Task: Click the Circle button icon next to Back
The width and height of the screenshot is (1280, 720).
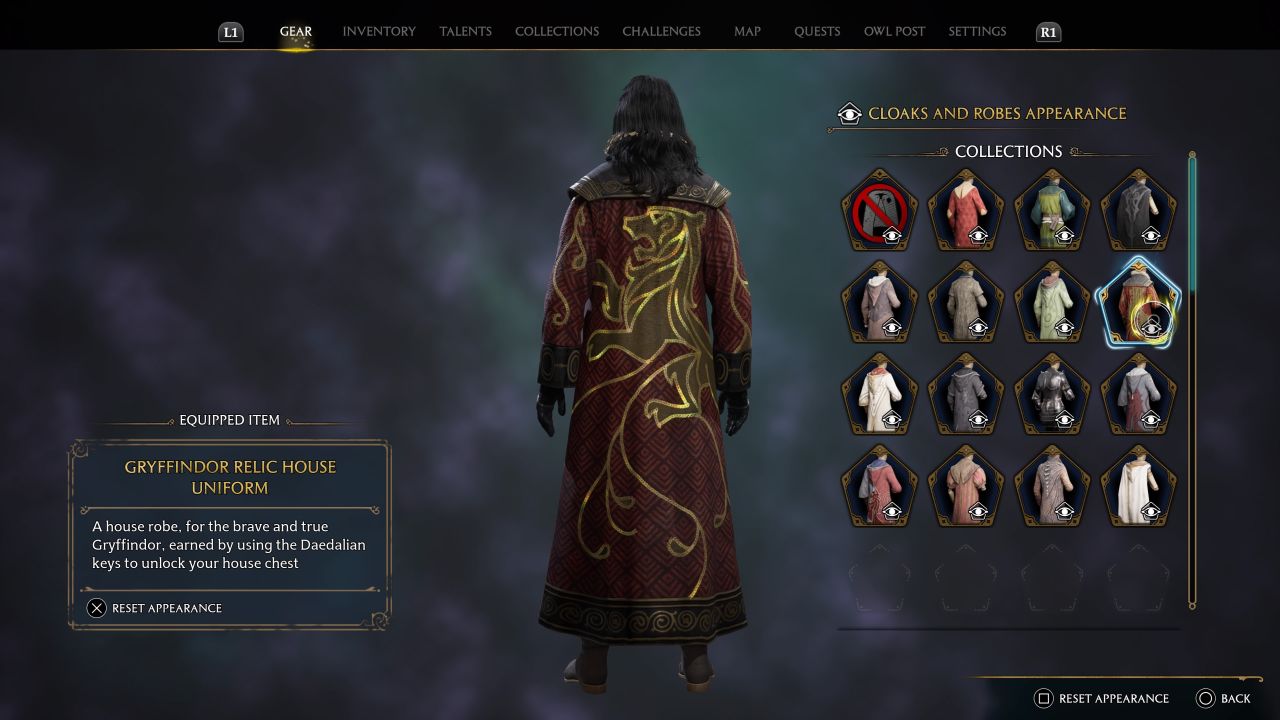Action: point(1203,698)
